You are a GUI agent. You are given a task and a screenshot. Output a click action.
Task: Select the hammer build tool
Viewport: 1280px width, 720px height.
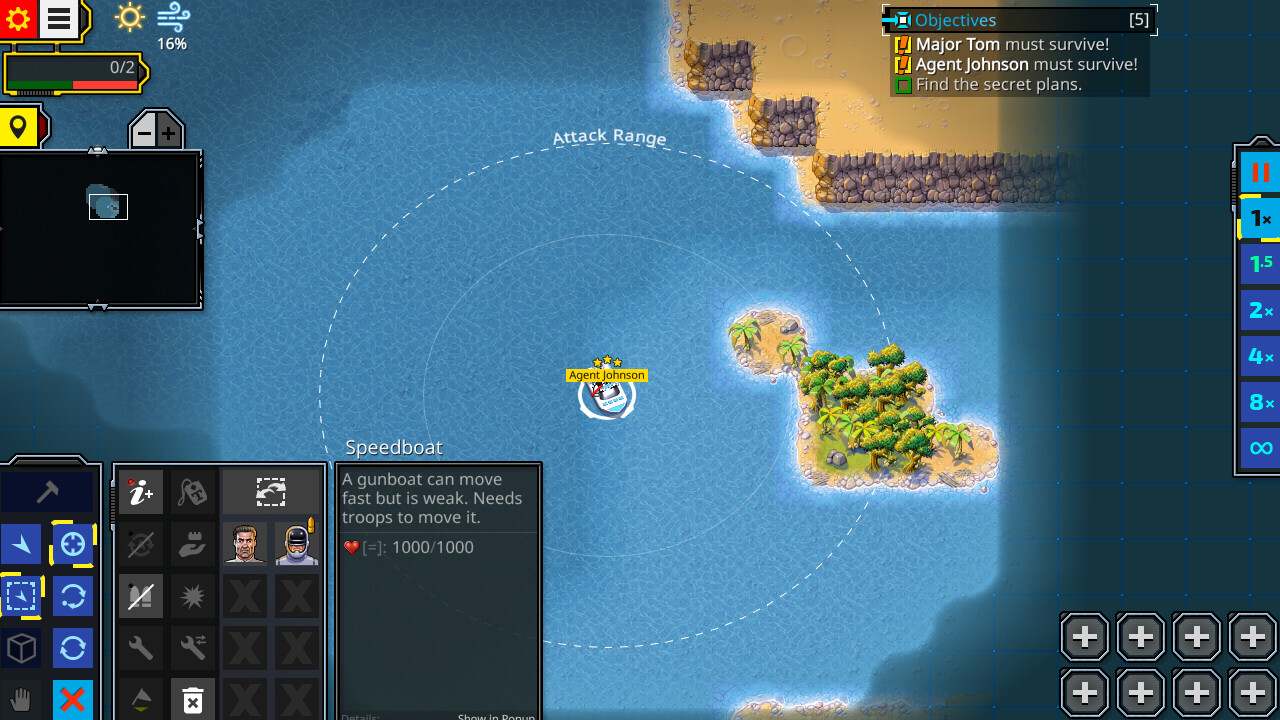point(50,492)
